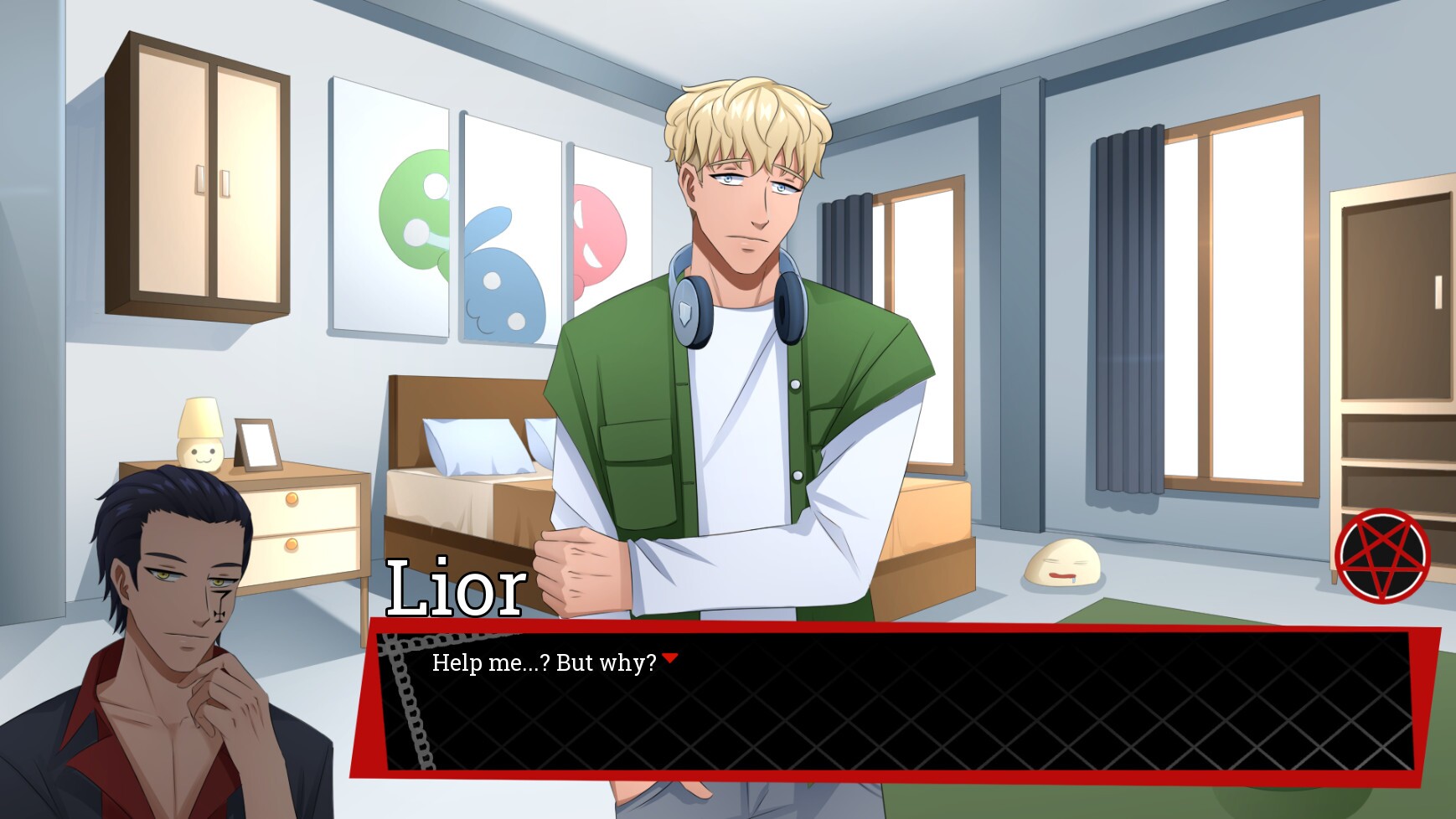The width and height of the screenshot is (1456, 819).
Task: Expand dialogue by clicking the advance triangle
Action: [671, 657]
